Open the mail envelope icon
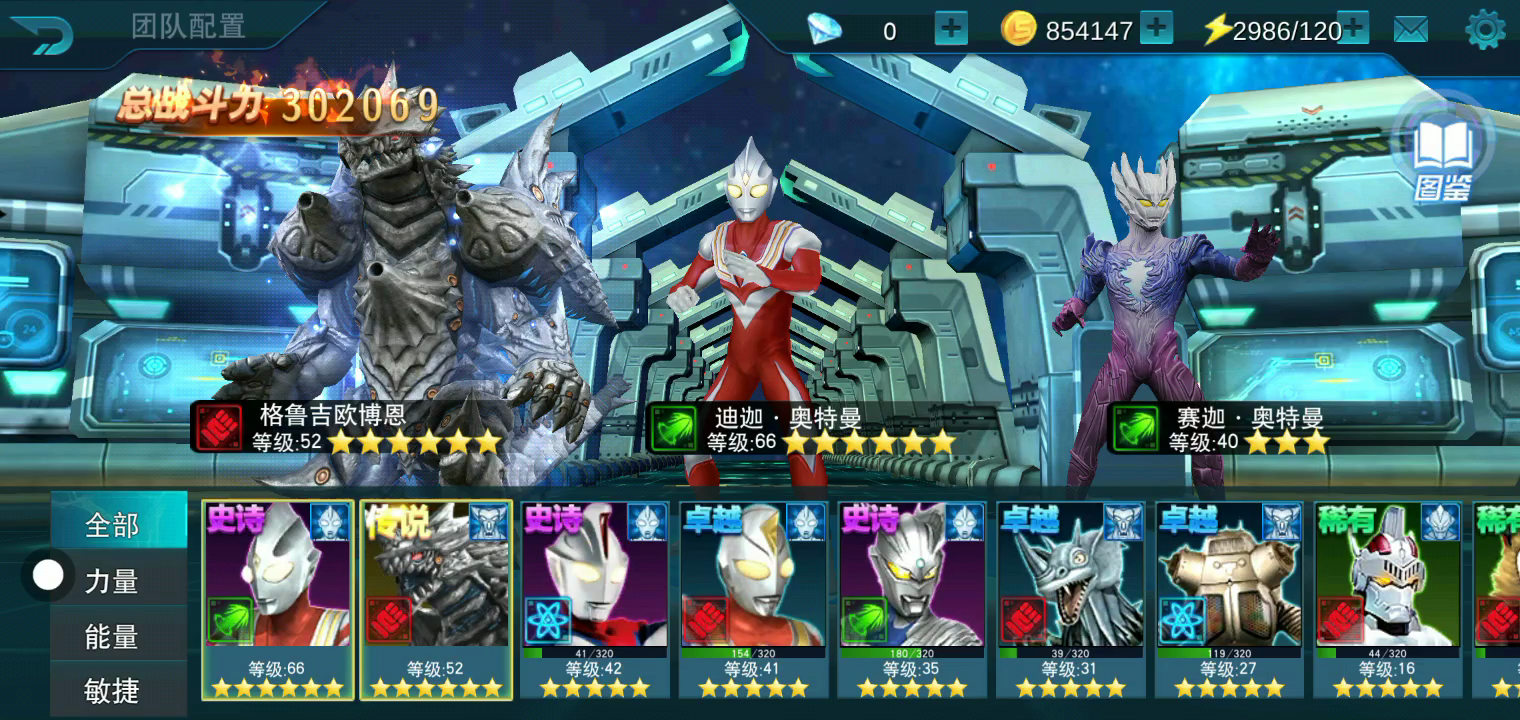 tap(1411, 31)
